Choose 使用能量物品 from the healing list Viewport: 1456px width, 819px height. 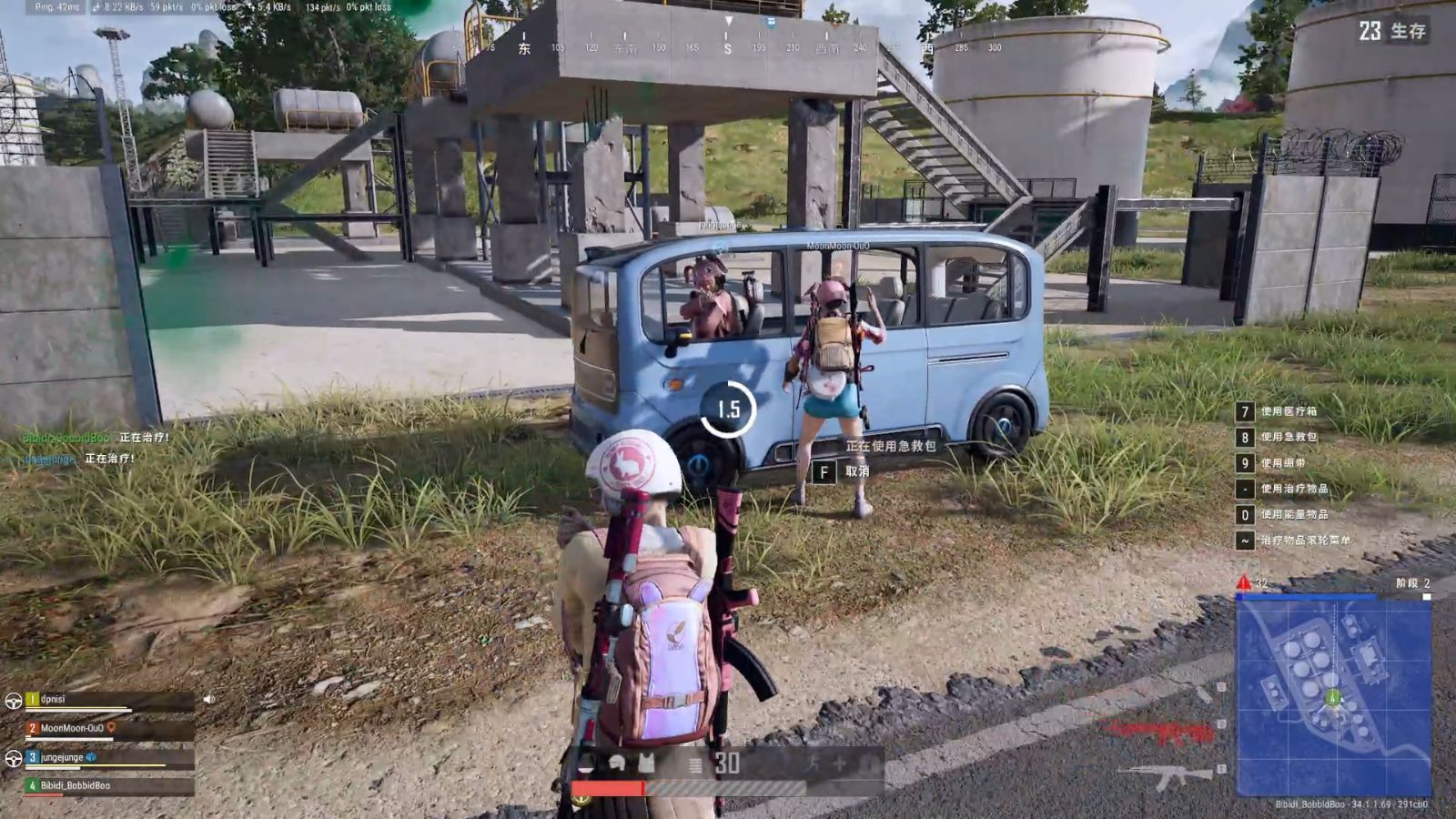point(1294,515)
